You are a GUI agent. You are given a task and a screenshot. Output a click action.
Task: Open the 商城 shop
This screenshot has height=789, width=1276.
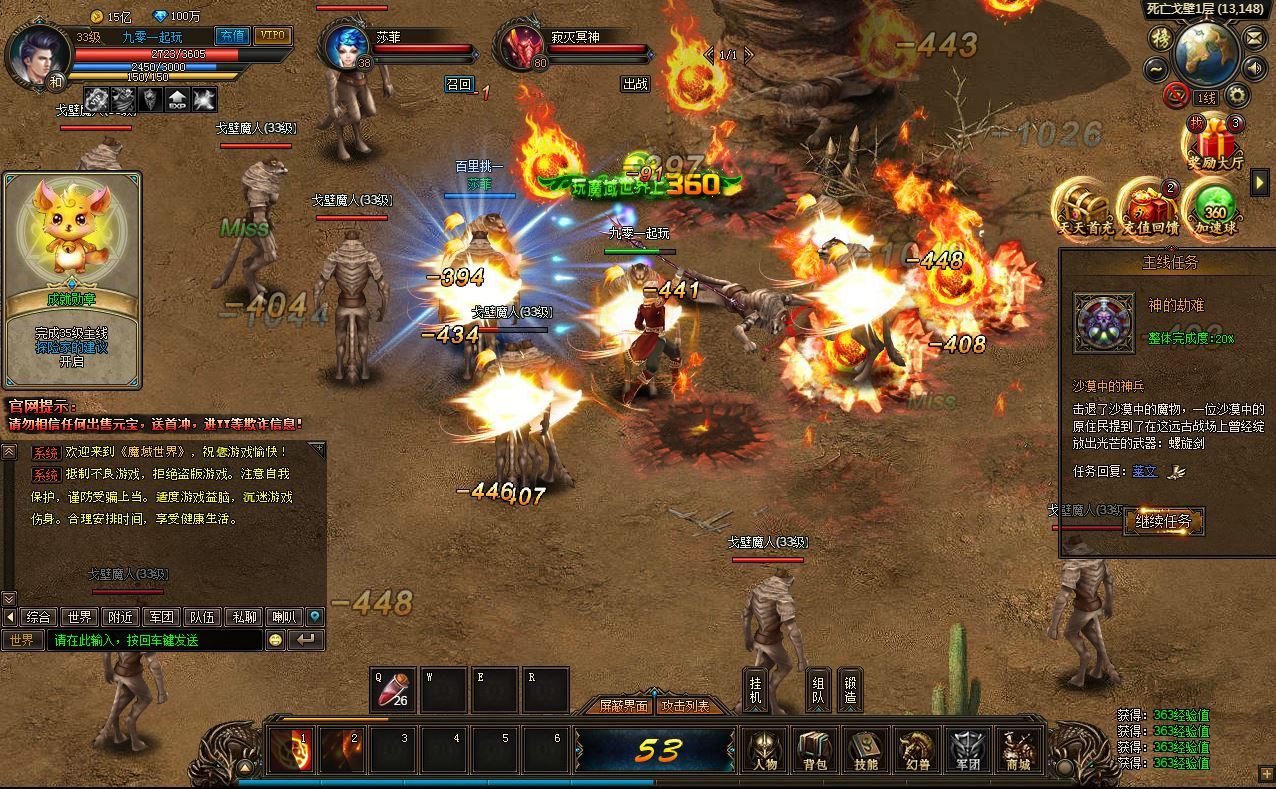(1018, 750)
